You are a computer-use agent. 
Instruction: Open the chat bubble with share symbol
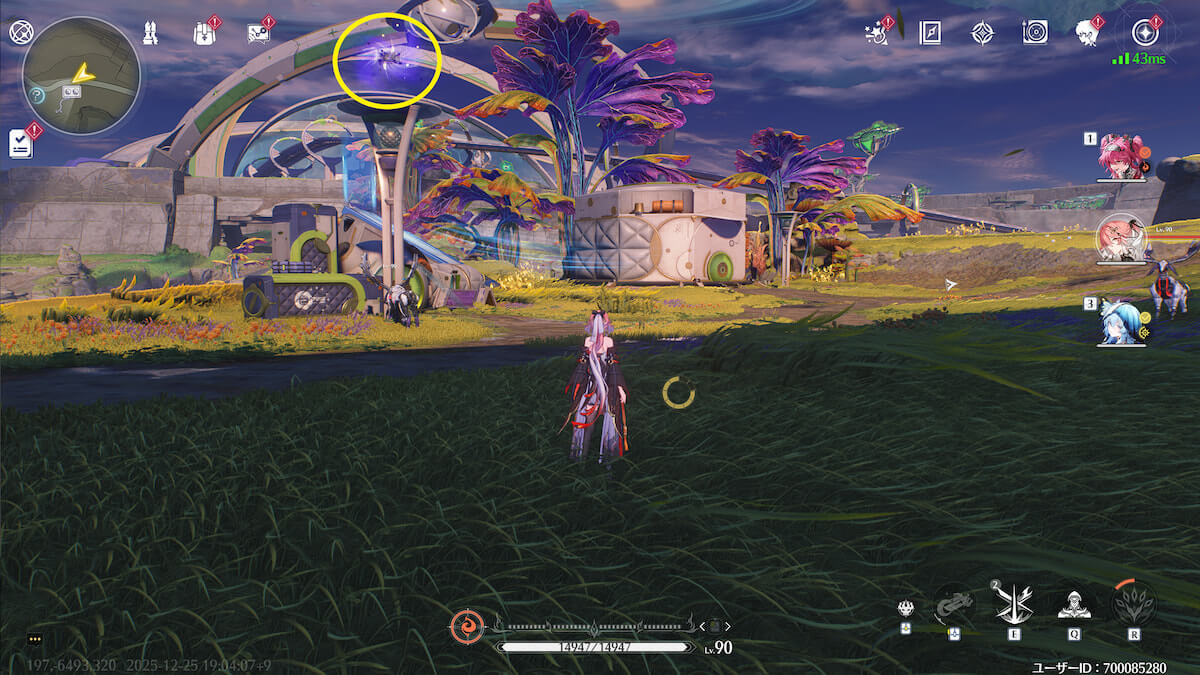pyautogui.click(x=259, y=32)
